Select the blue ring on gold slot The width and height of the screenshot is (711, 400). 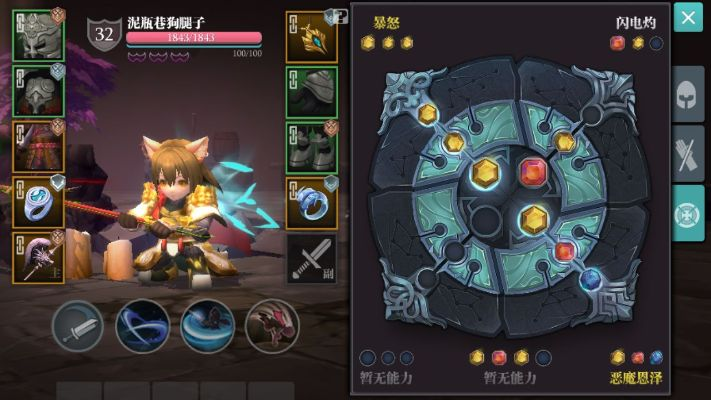tap(39, 201)
